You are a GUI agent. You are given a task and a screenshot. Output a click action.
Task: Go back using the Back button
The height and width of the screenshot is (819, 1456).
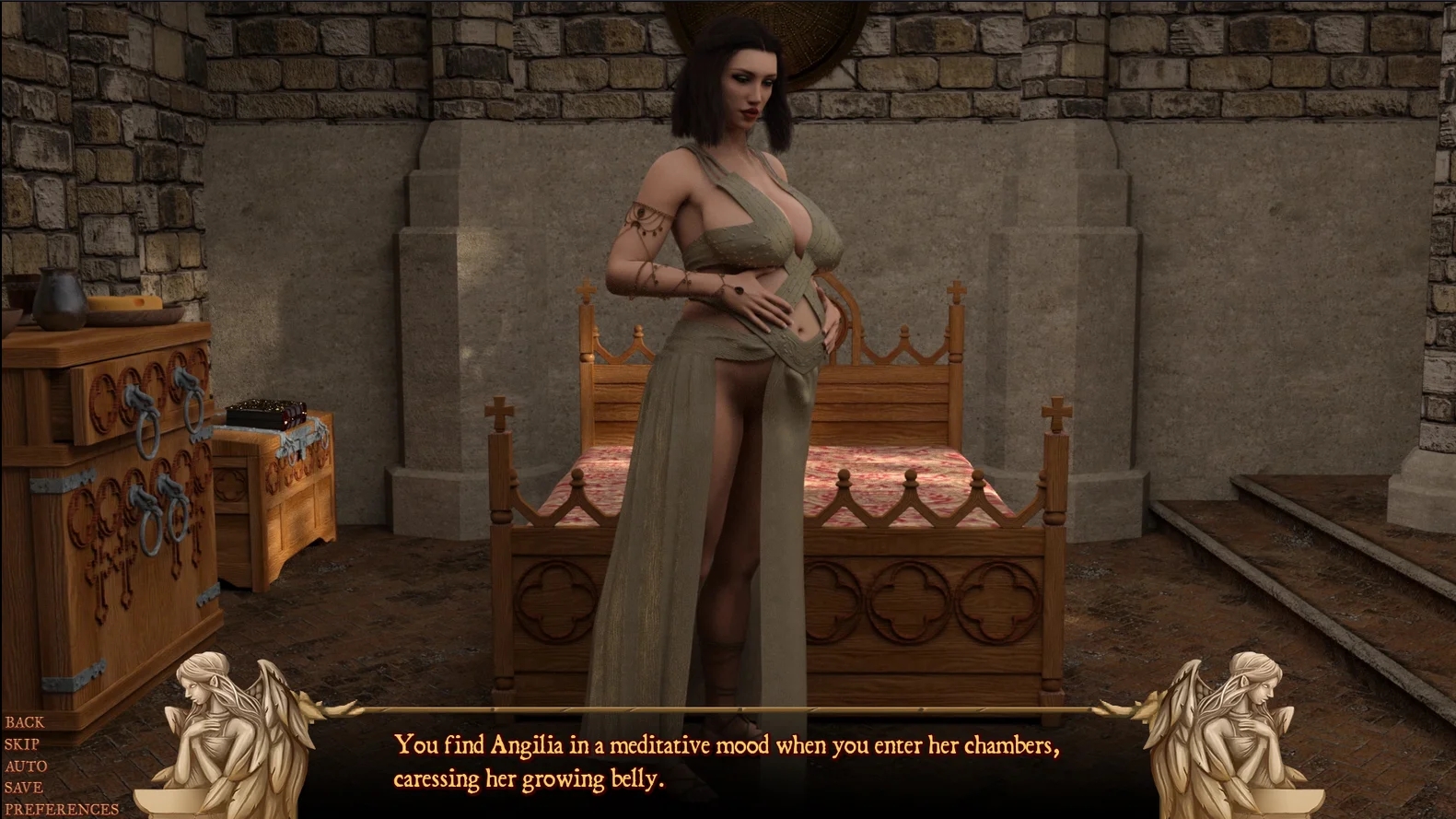click(25, 722)
